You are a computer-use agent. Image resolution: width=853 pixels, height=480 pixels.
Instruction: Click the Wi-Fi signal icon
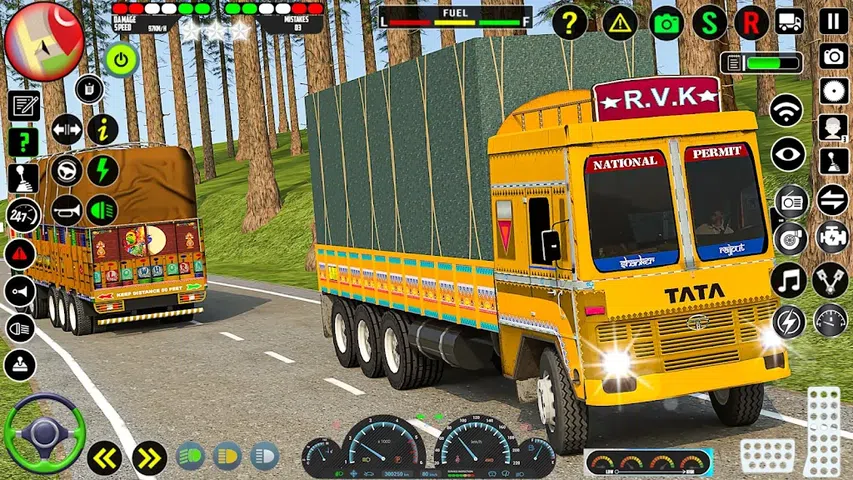[788, 110]
